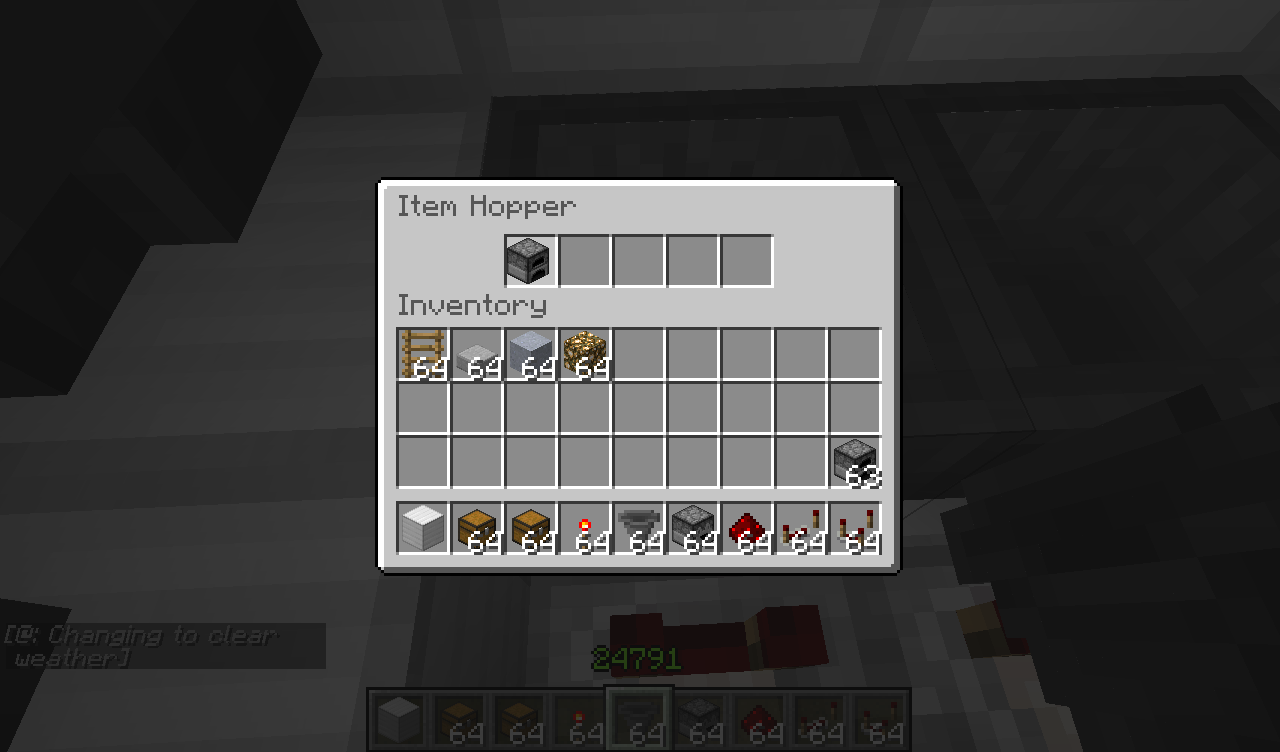
Task: Grab the first chest stack in the hotbar
Action: (477, 528)
